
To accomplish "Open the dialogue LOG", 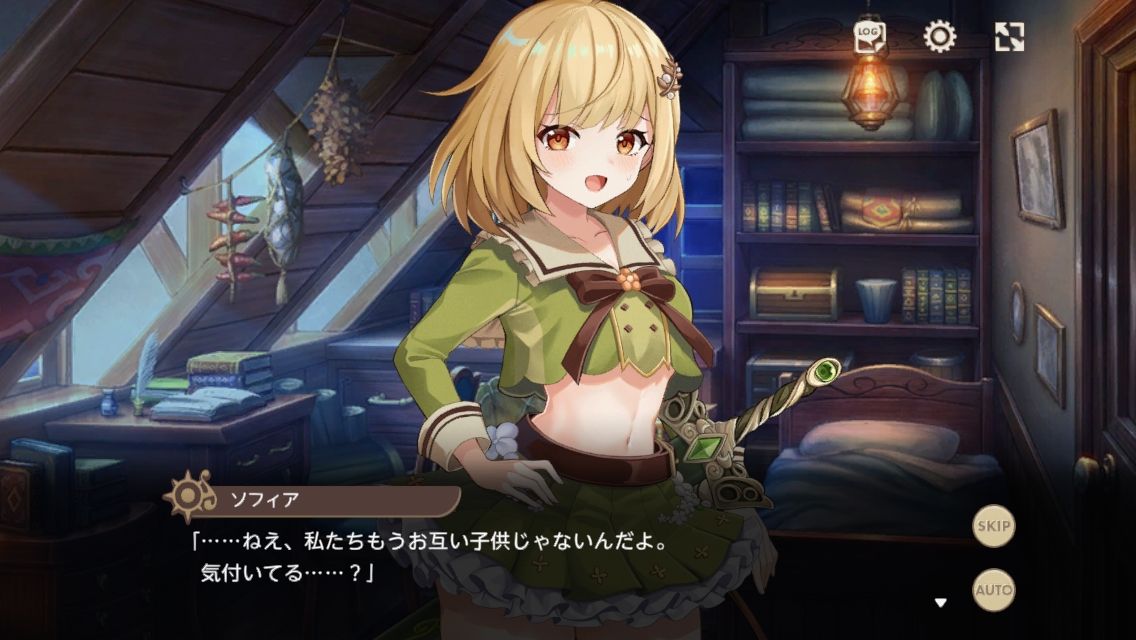I will [869, 38].
